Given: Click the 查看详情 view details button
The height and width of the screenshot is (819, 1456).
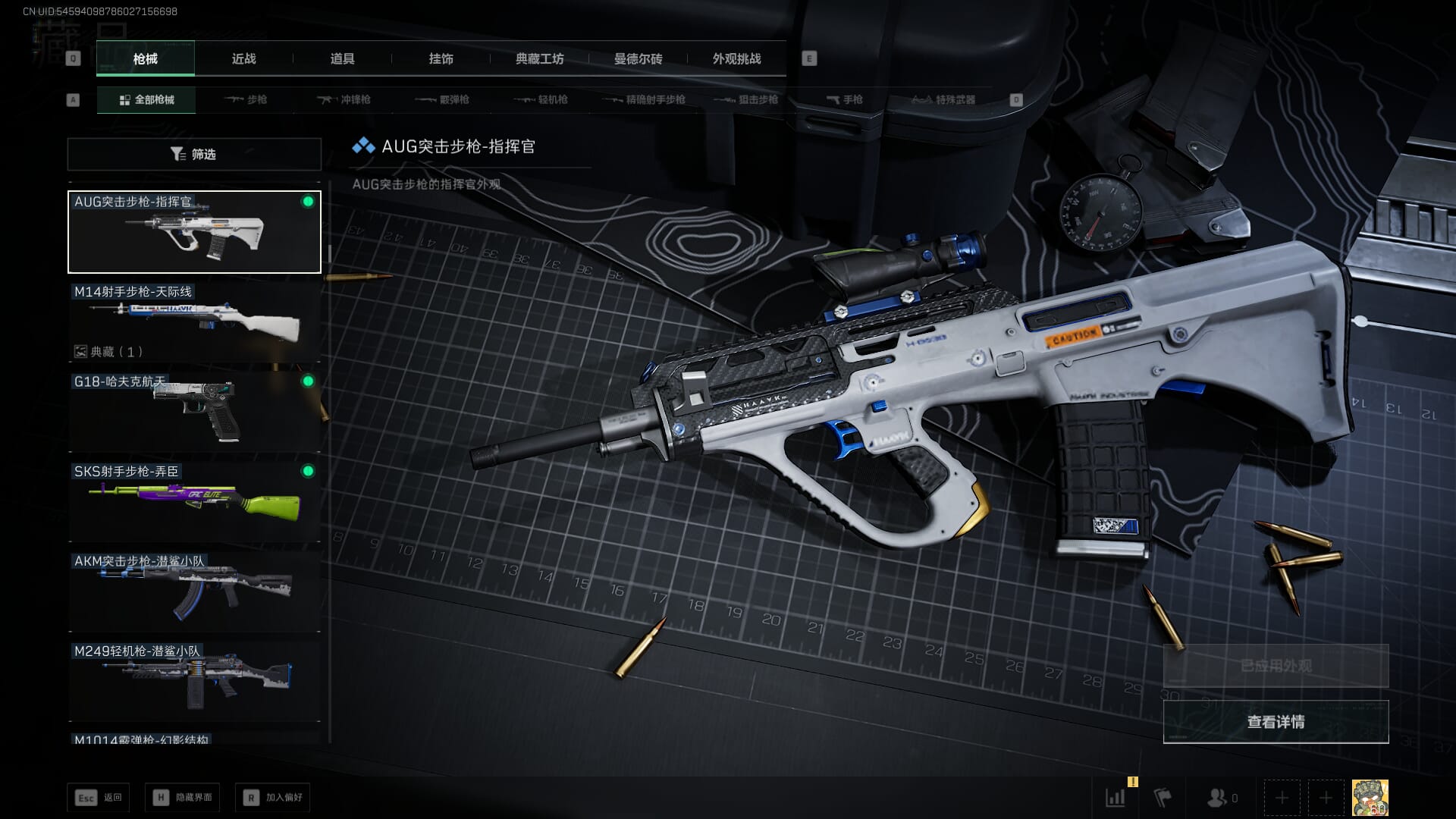Looking at the screenshot, I should (1276, 722).
